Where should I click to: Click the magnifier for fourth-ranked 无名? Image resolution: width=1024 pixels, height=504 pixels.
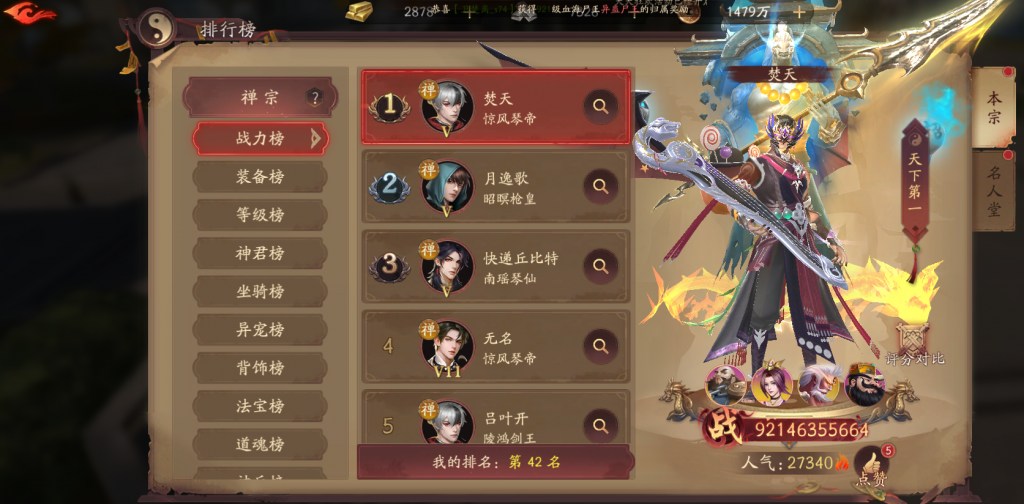(x=600, y=346)
